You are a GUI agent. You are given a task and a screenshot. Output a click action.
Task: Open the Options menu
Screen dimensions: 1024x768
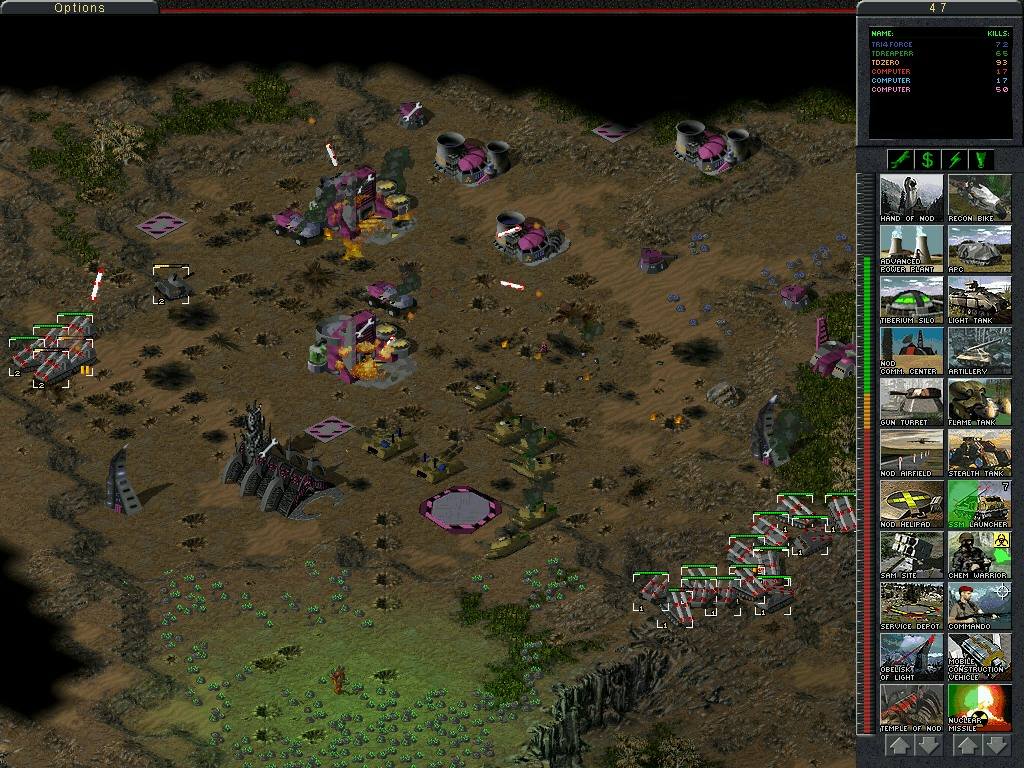[x=79, y=8]
